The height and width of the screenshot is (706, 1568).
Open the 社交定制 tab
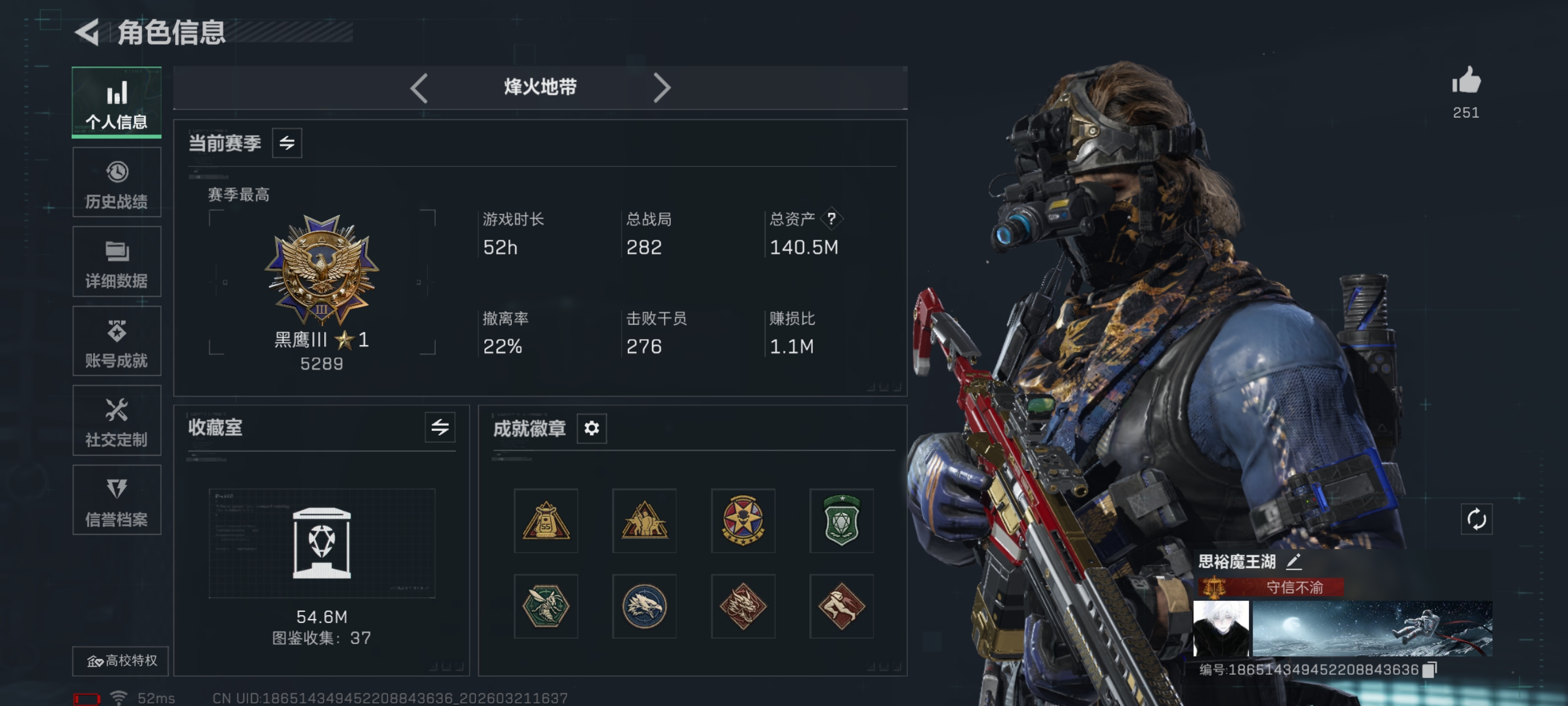click(116, 420)
